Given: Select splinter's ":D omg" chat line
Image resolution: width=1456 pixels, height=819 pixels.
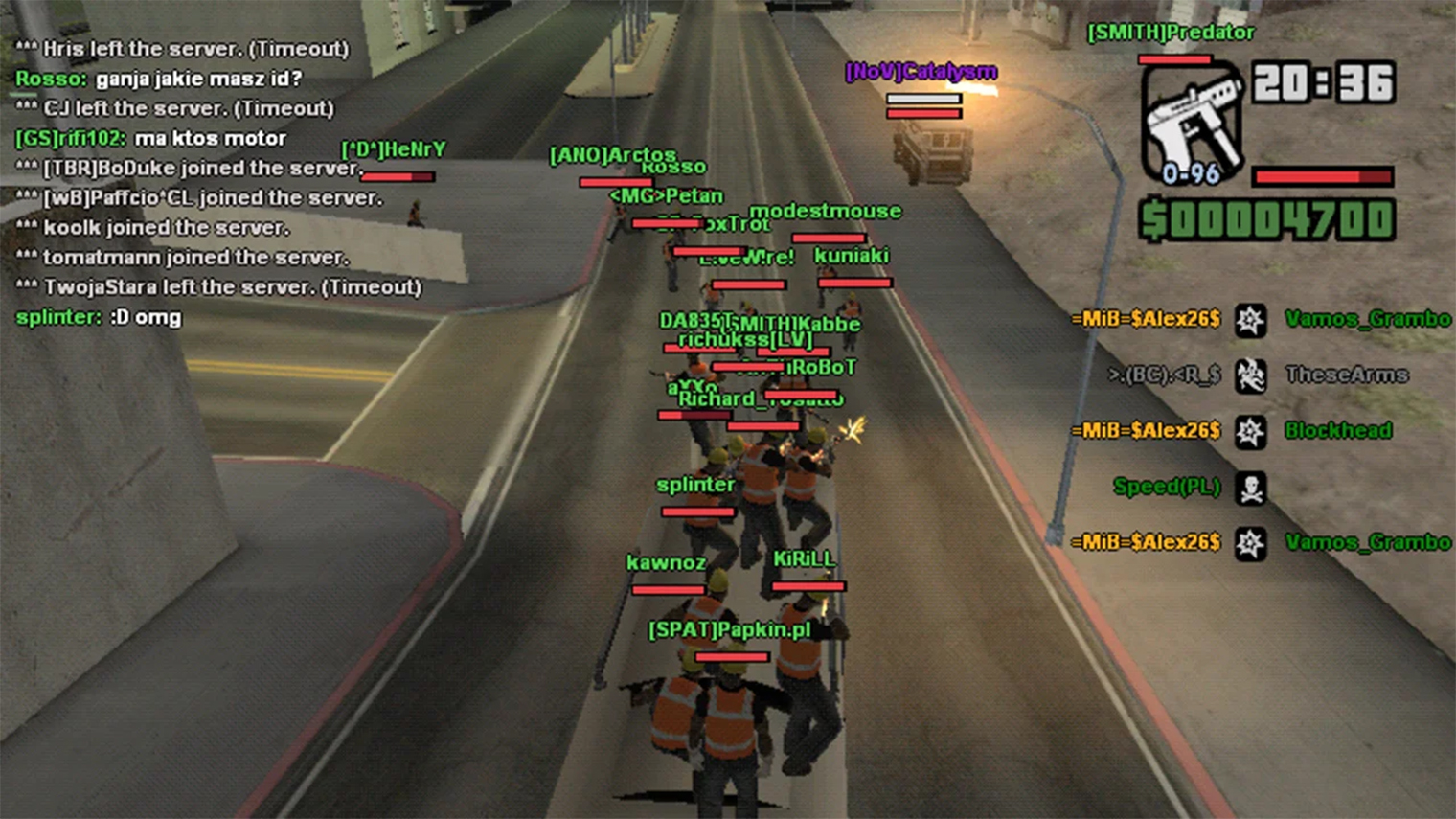Looking at the screenshot, I should coord(99,317).
